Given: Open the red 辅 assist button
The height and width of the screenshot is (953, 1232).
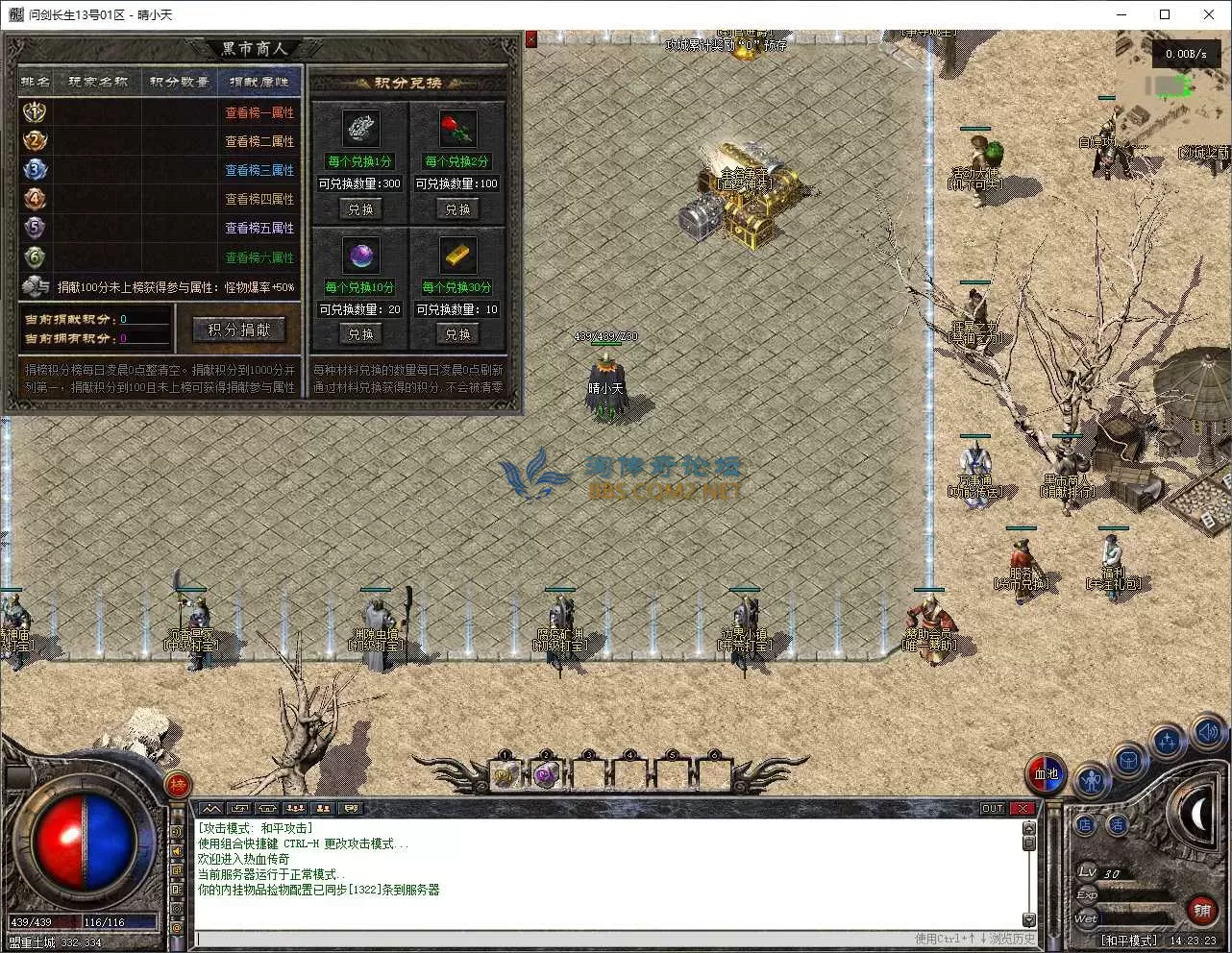Looking at the screenshot, I should 1201,909.
